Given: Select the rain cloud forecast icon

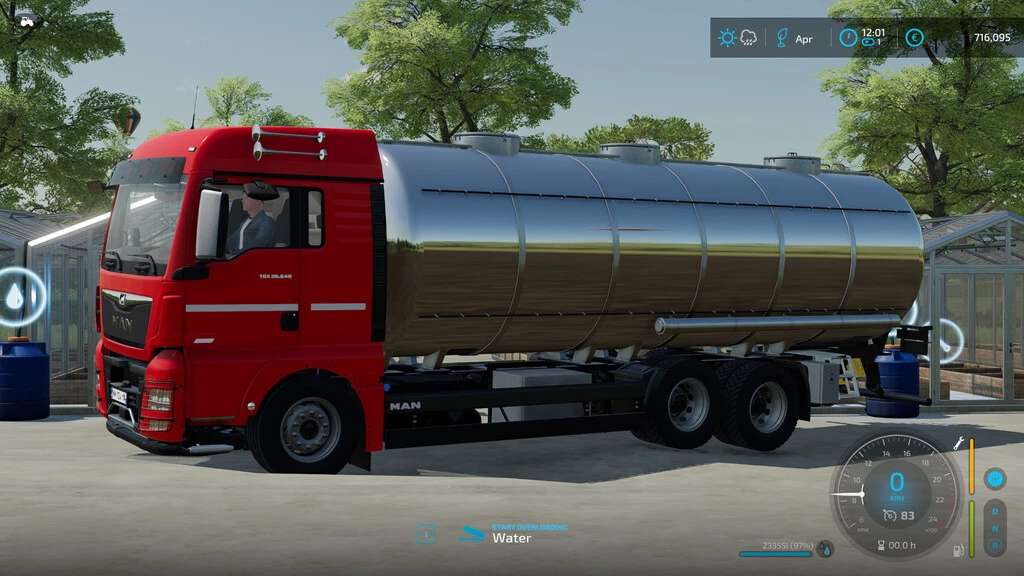Looking at the screenshot, I should [x=748, y=38].
